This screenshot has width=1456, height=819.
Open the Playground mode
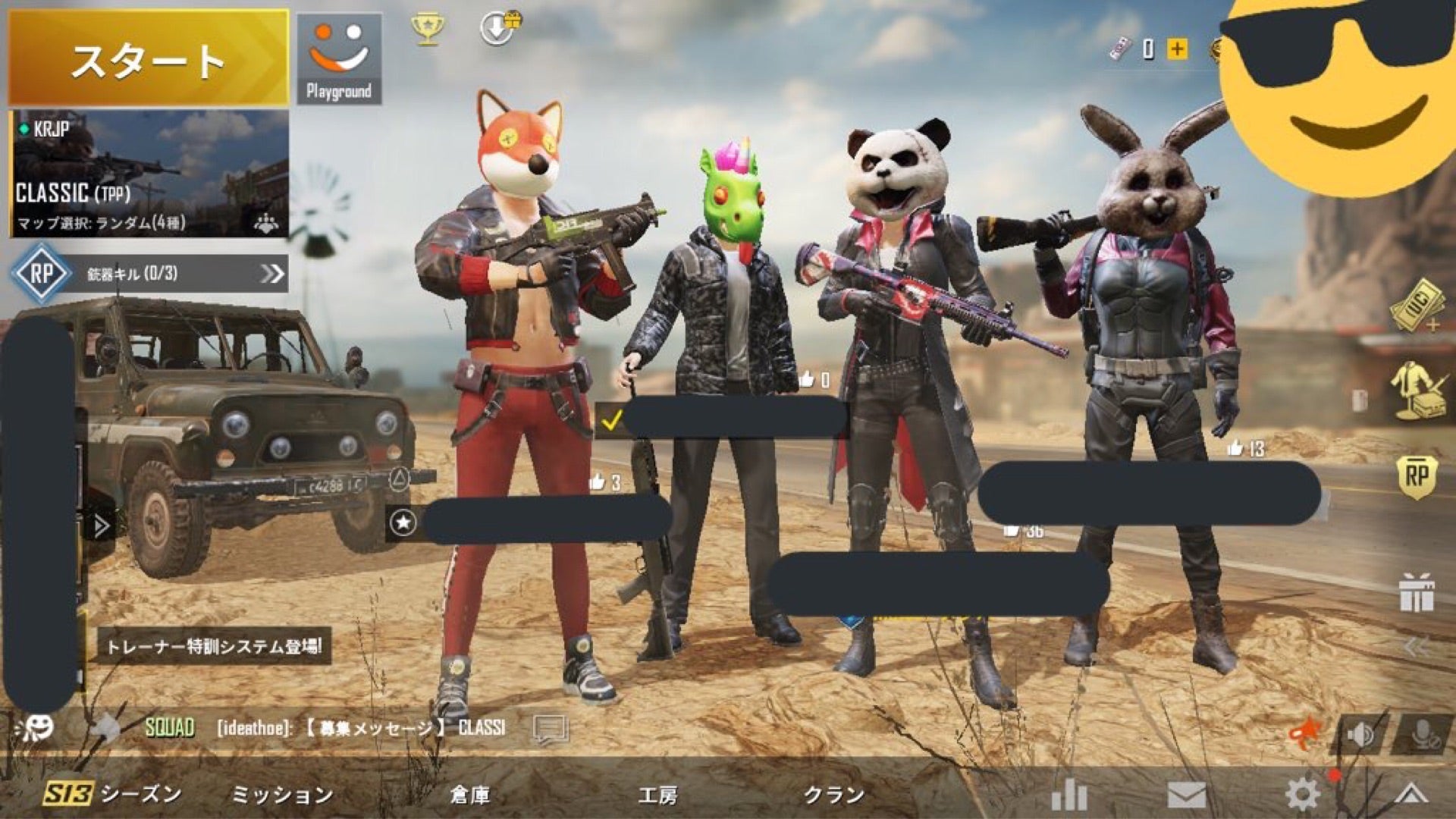[x=339, y=58]
